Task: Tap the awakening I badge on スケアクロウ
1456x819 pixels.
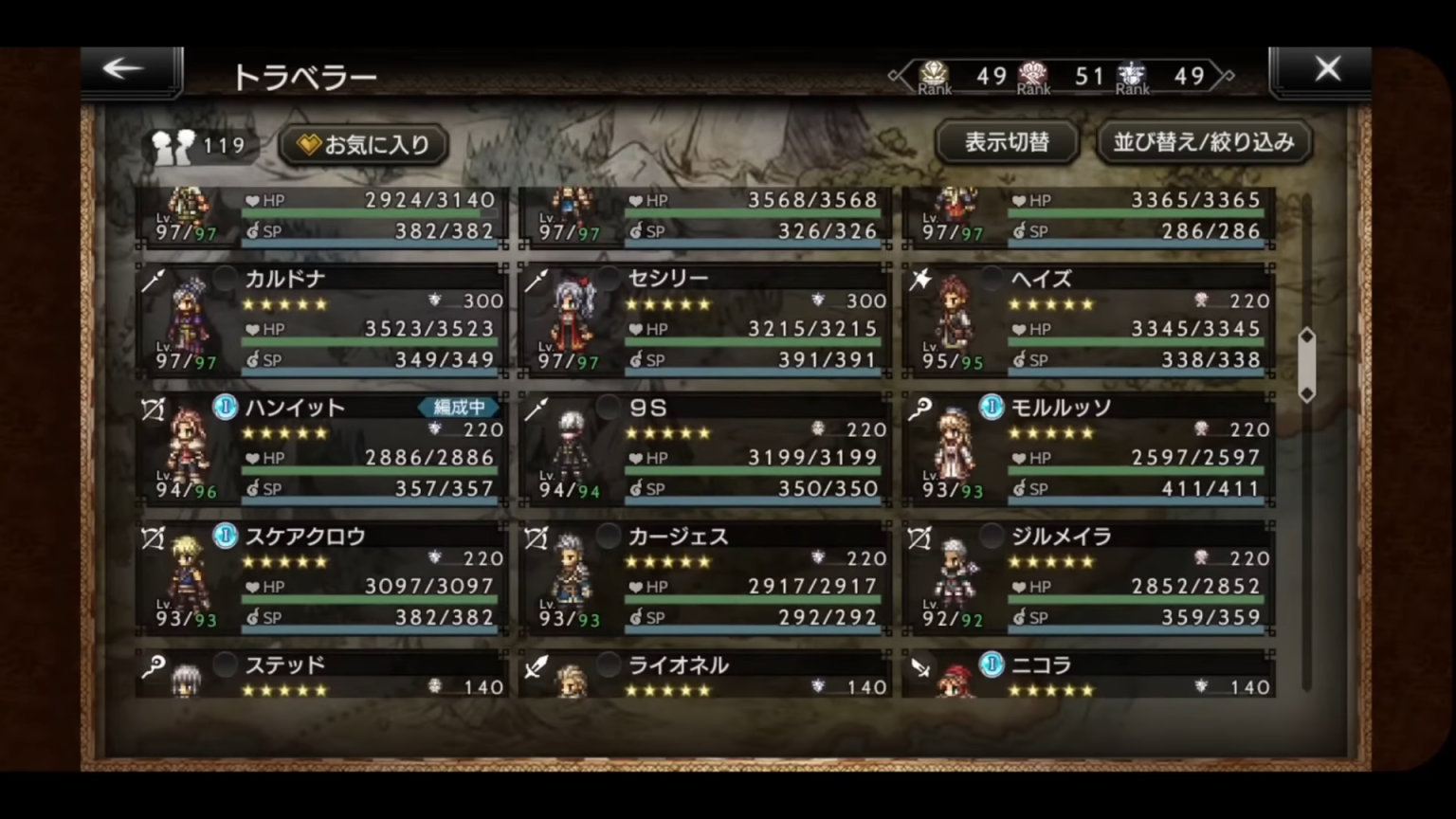Action: (x=224, y=536)
